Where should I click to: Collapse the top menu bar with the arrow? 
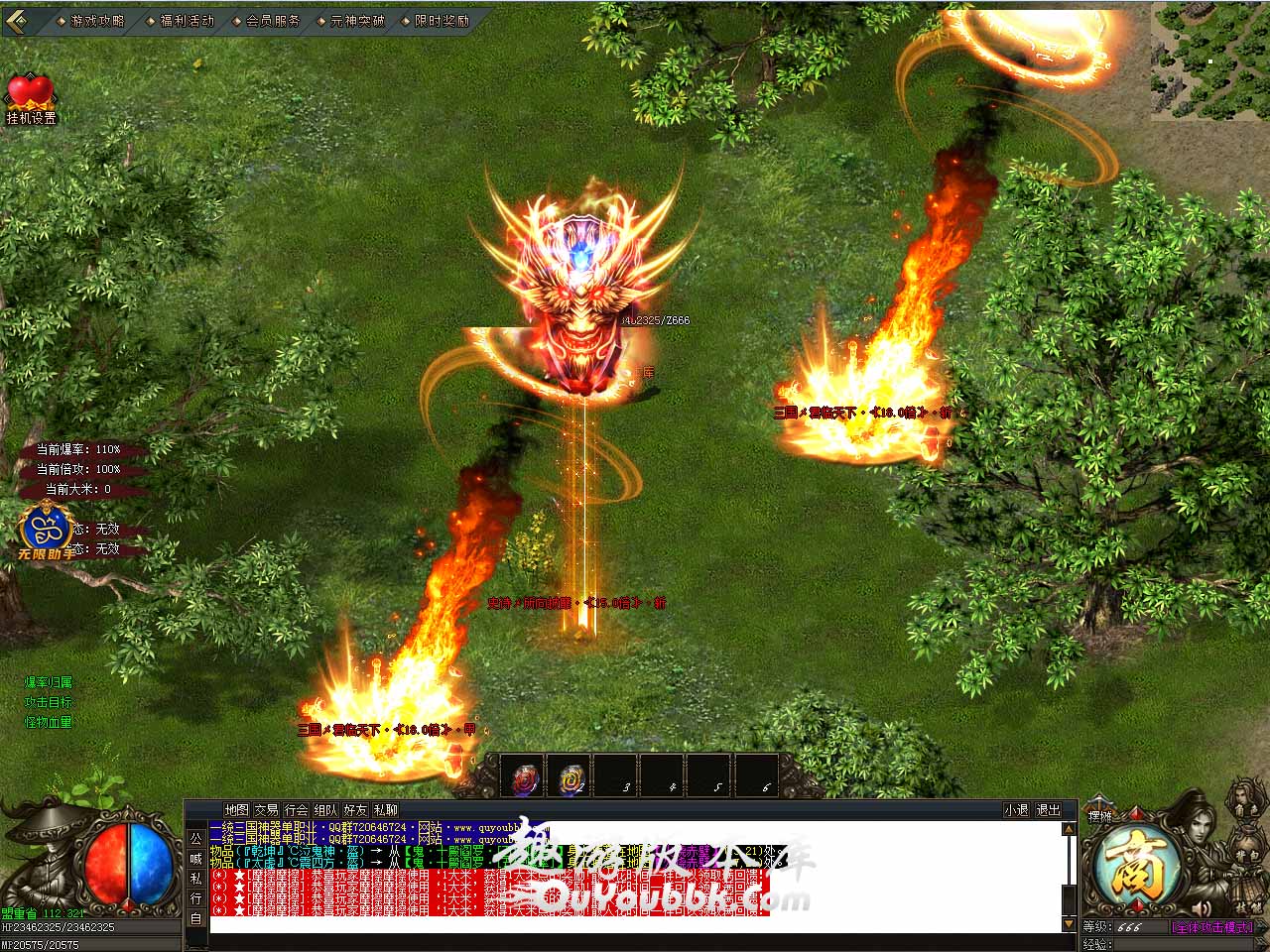click(x=21, y=20)
